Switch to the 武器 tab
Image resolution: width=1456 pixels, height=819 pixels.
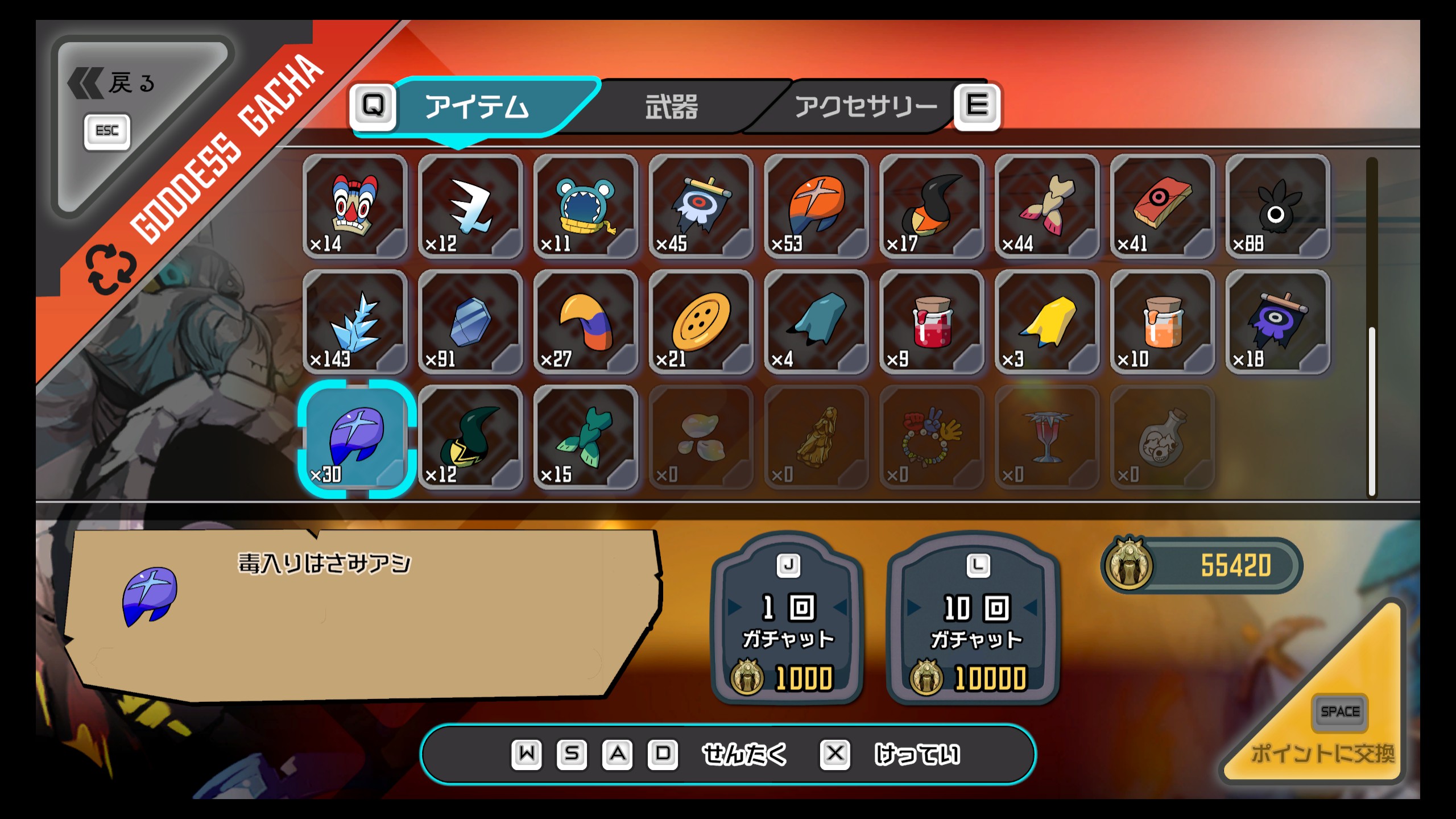coord(671,107)
